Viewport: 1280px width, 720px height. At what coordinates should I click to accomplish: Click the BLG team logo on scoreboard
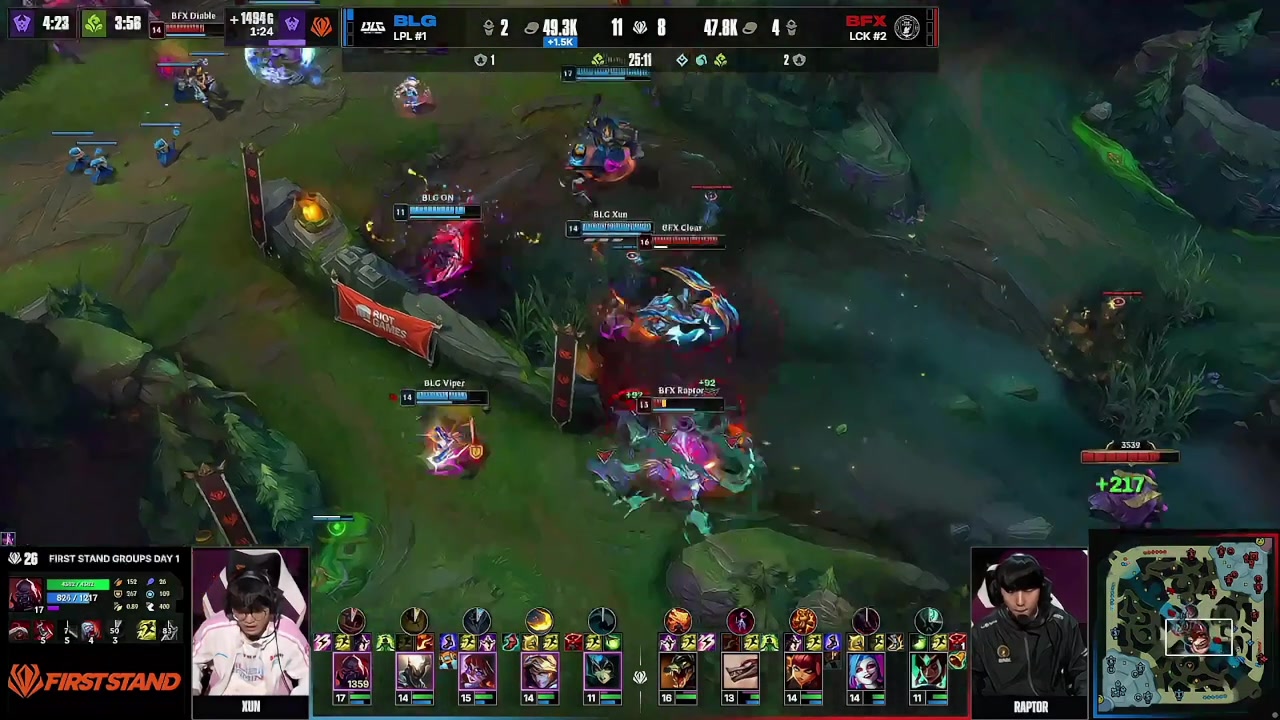pos(372,28)
